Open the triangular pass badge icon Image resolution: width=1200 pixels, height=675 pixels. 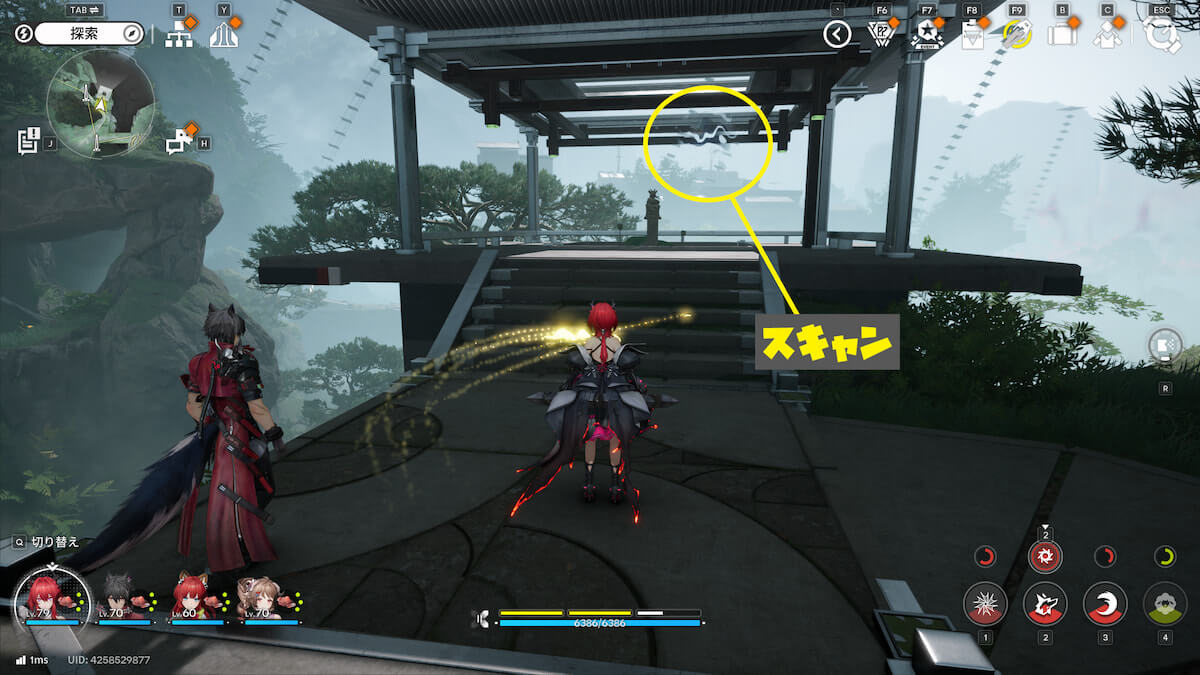(x=880, y=35)
